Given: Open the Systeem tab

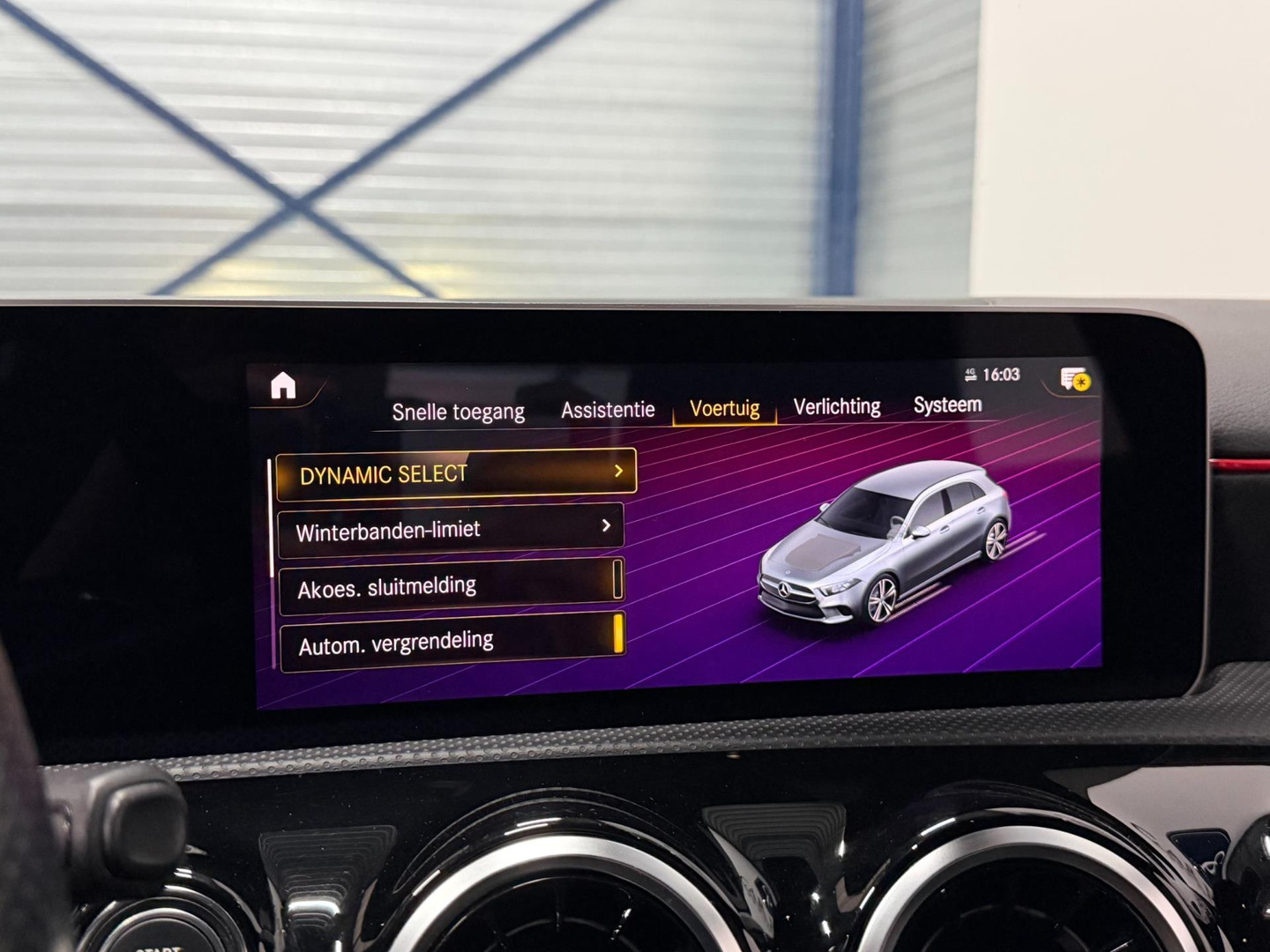Looking at the screenshot, I should point(948,406).
